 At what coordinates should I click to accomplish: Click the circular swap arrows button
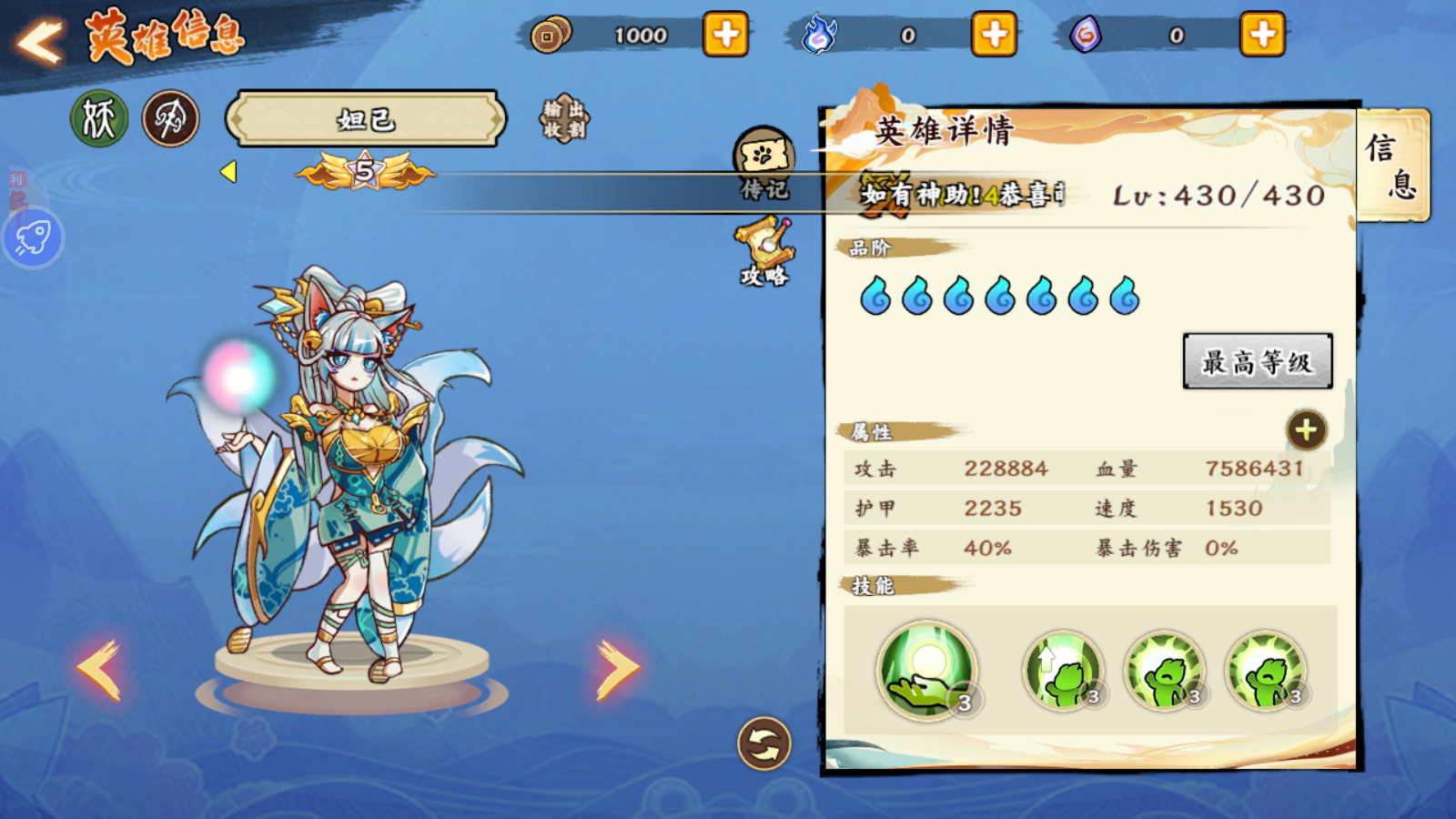coord(763,743)
